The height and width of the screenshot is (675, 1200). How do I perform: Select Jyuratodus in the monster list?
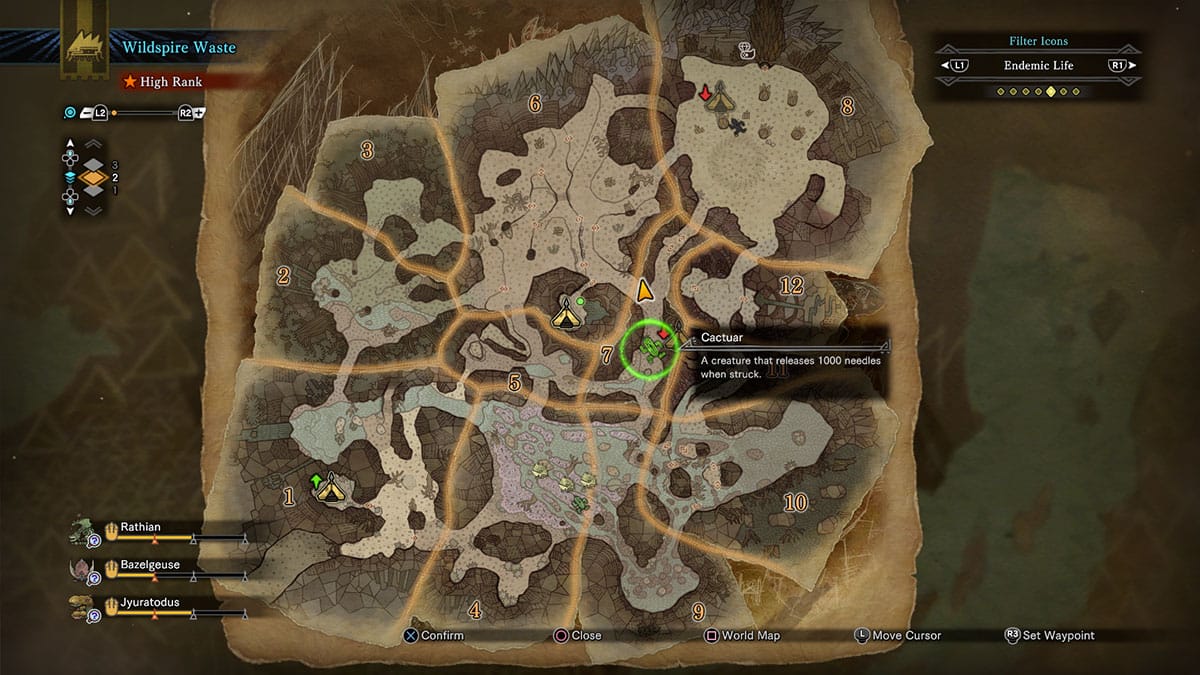coord(150,603)
